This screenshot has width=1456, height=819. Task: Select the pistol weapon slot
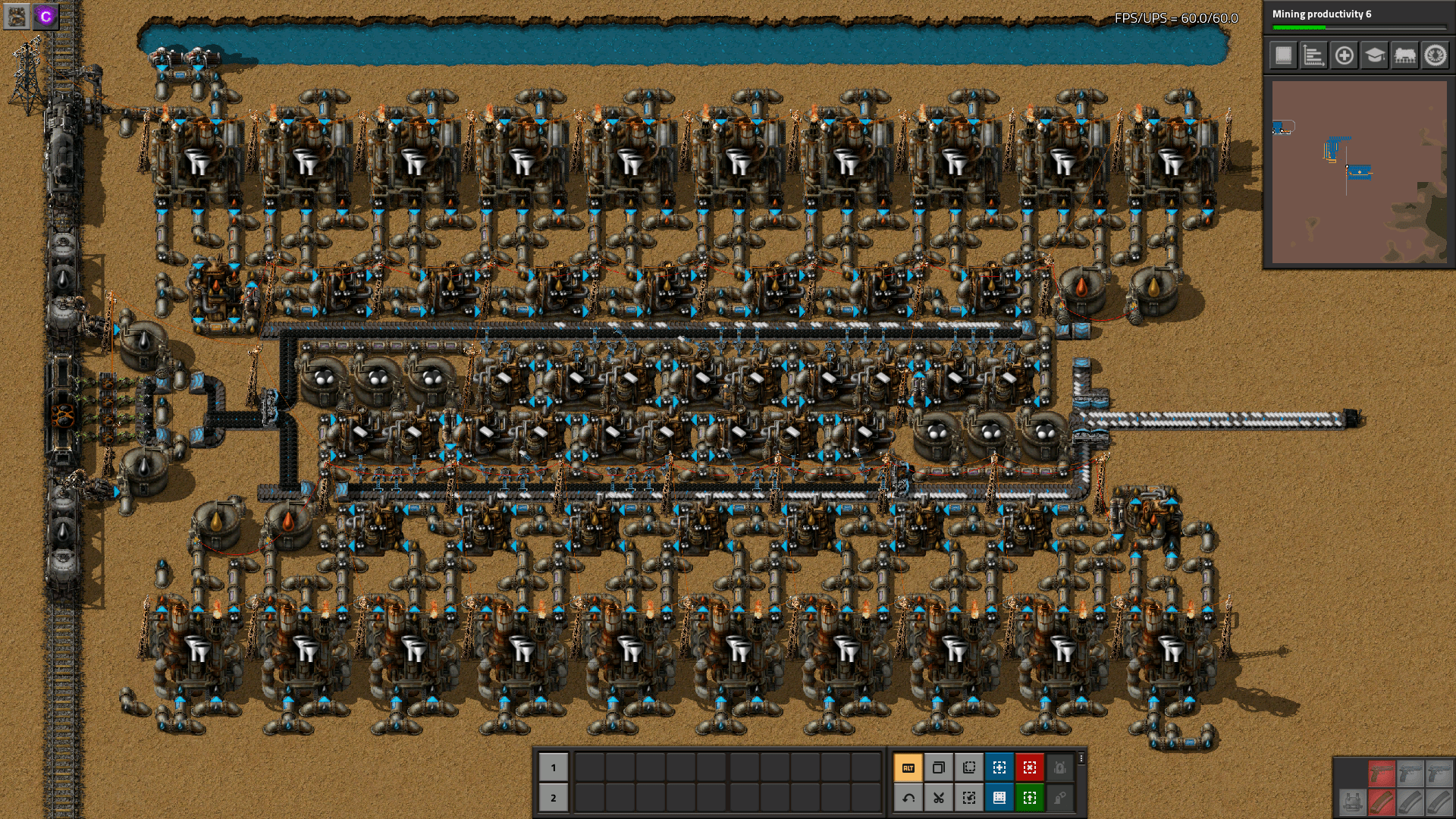click(x=1382, y=773)
